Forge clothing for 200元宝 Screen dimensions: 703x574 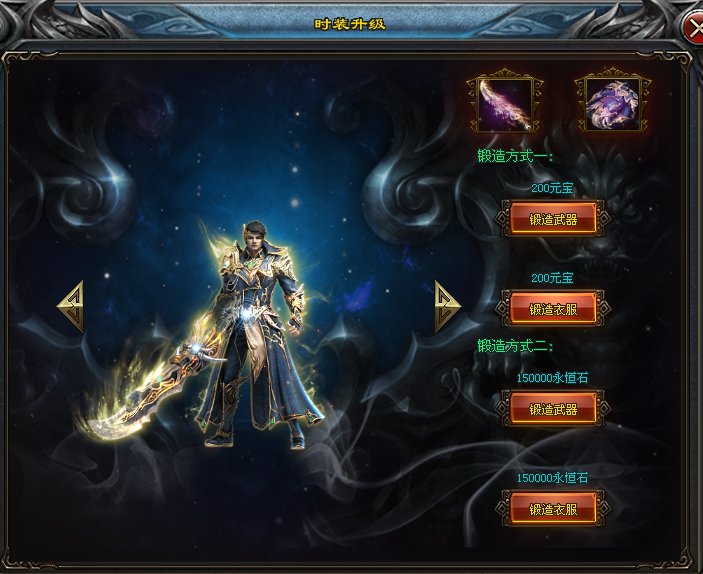(553, 309)
